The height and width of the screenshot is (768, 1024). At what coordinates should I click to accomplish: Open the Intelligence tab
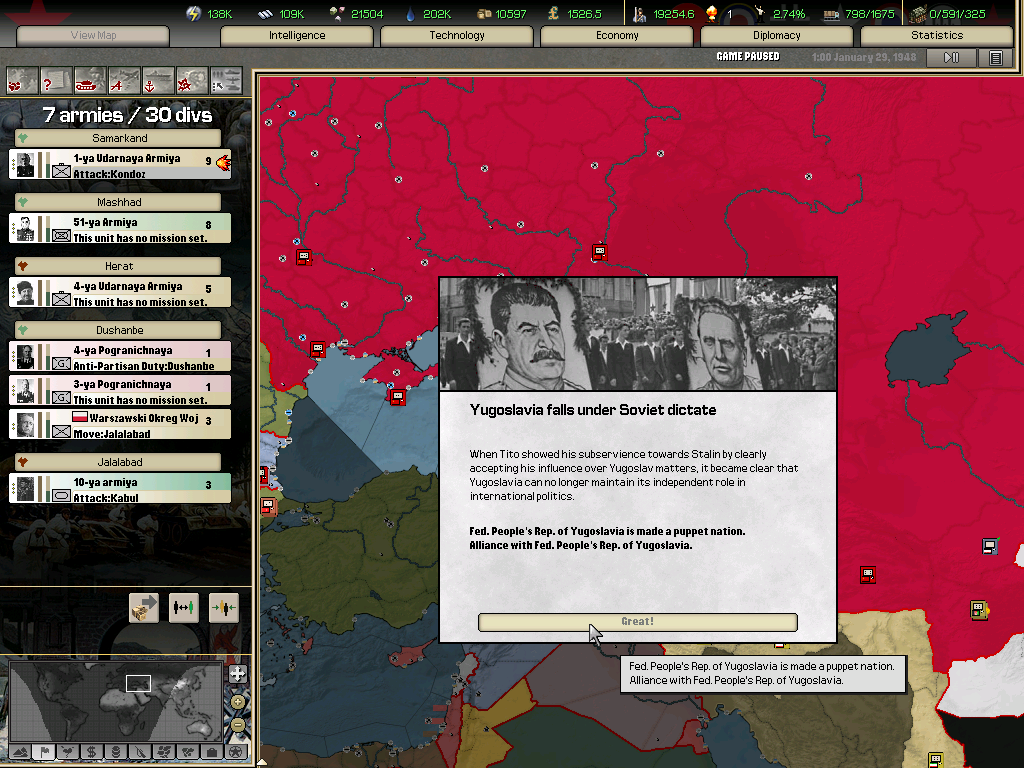tap(297, 36)
